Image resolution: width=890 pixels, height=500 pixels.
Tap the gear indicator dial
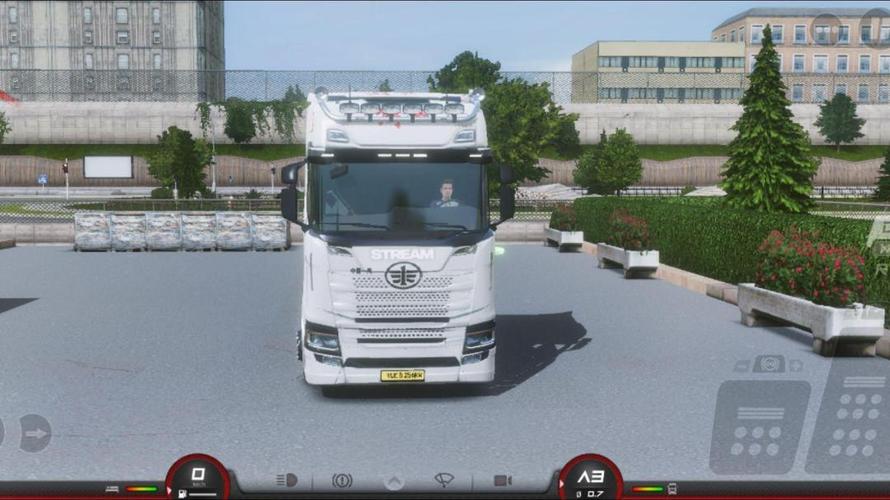(590, 477)
